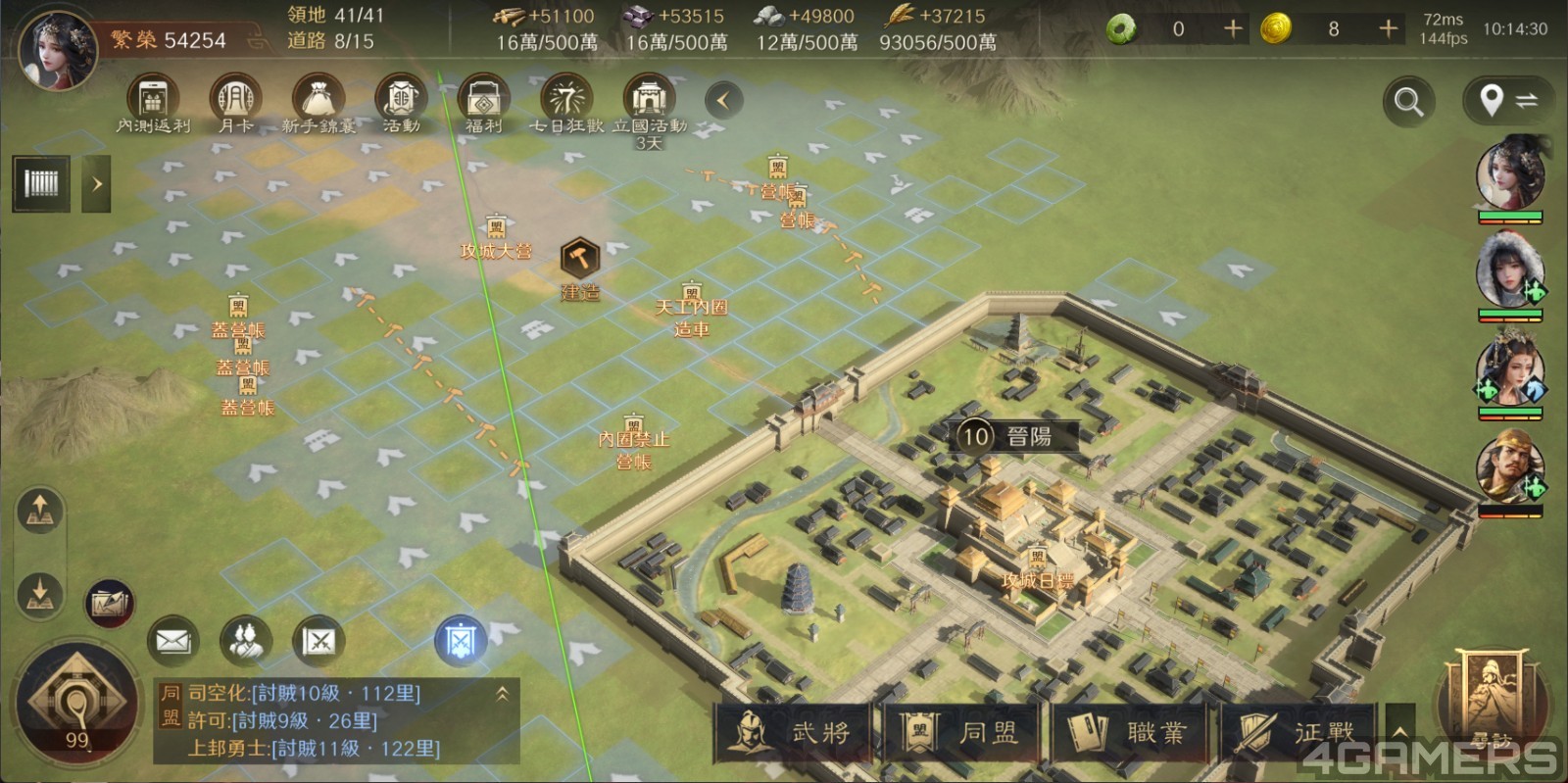Open the 職業 profession menu
The width and height of the screenshot is (1568, 783).
[1130, 732]
